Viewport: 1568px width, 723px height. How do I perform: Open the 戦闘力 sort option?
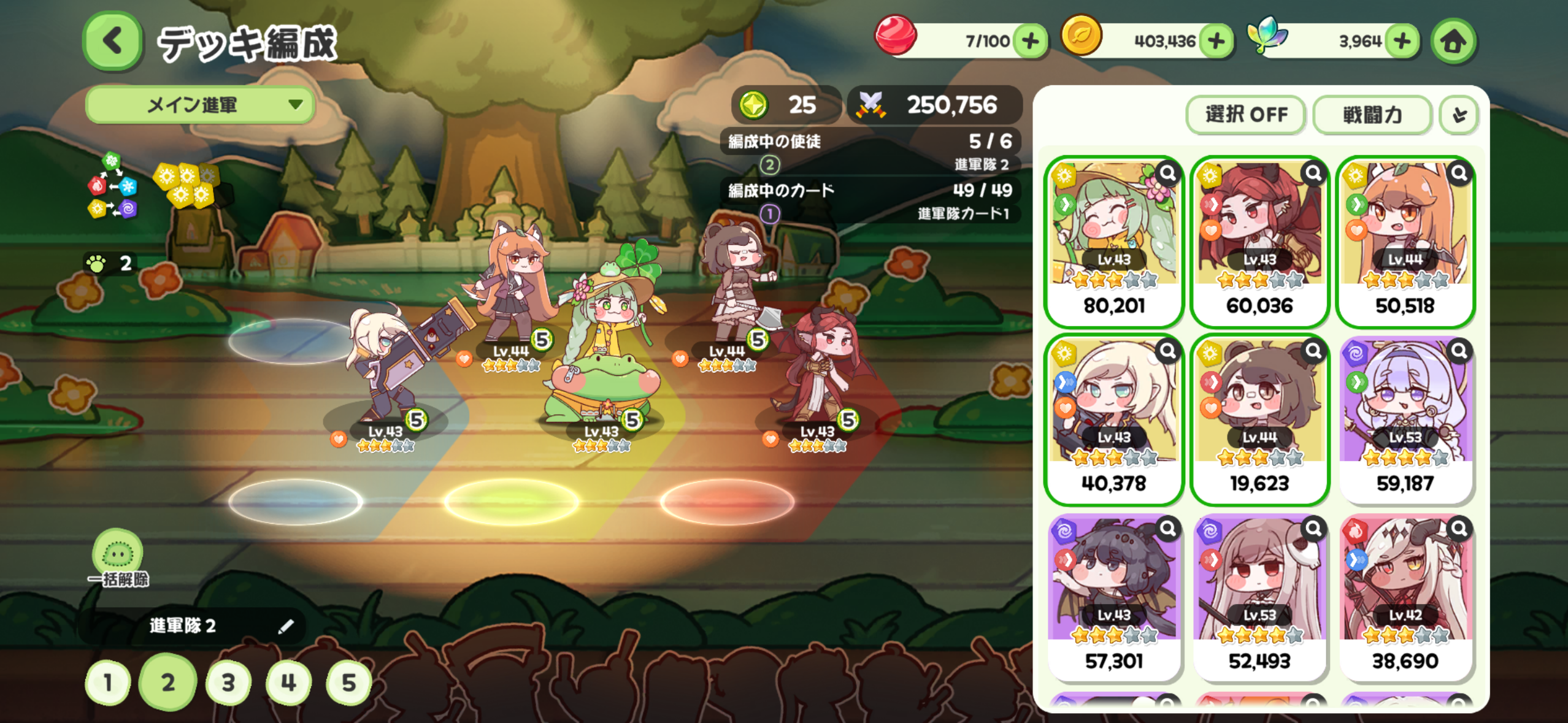click(x=1372, y=115)
